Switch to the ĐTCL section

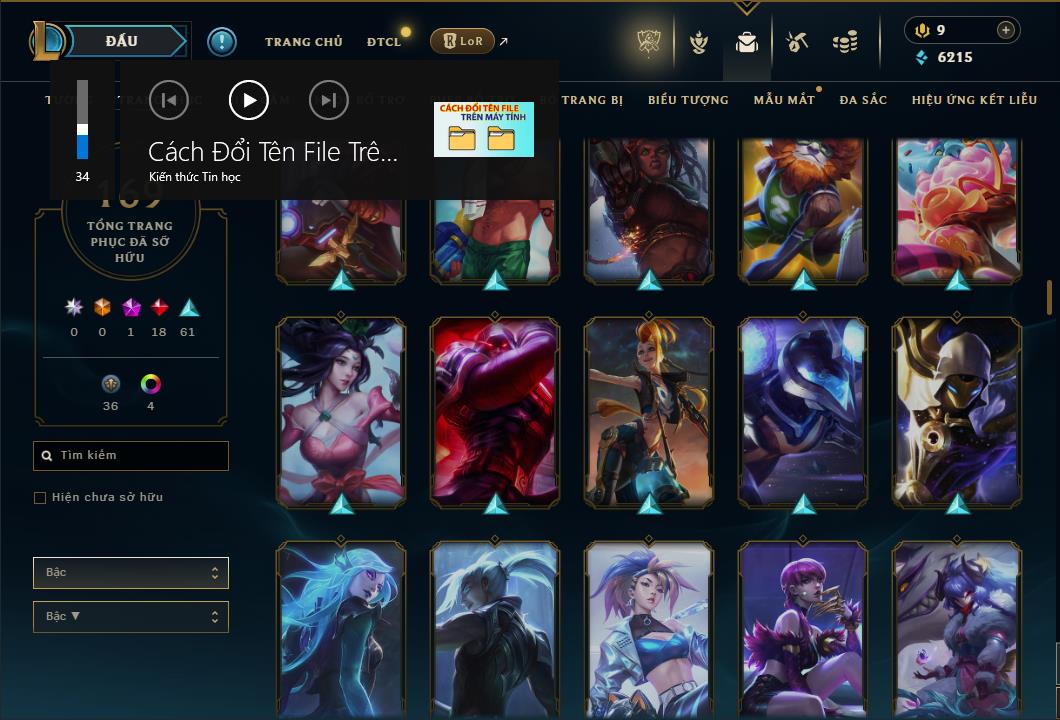click(x=383, y=42)
